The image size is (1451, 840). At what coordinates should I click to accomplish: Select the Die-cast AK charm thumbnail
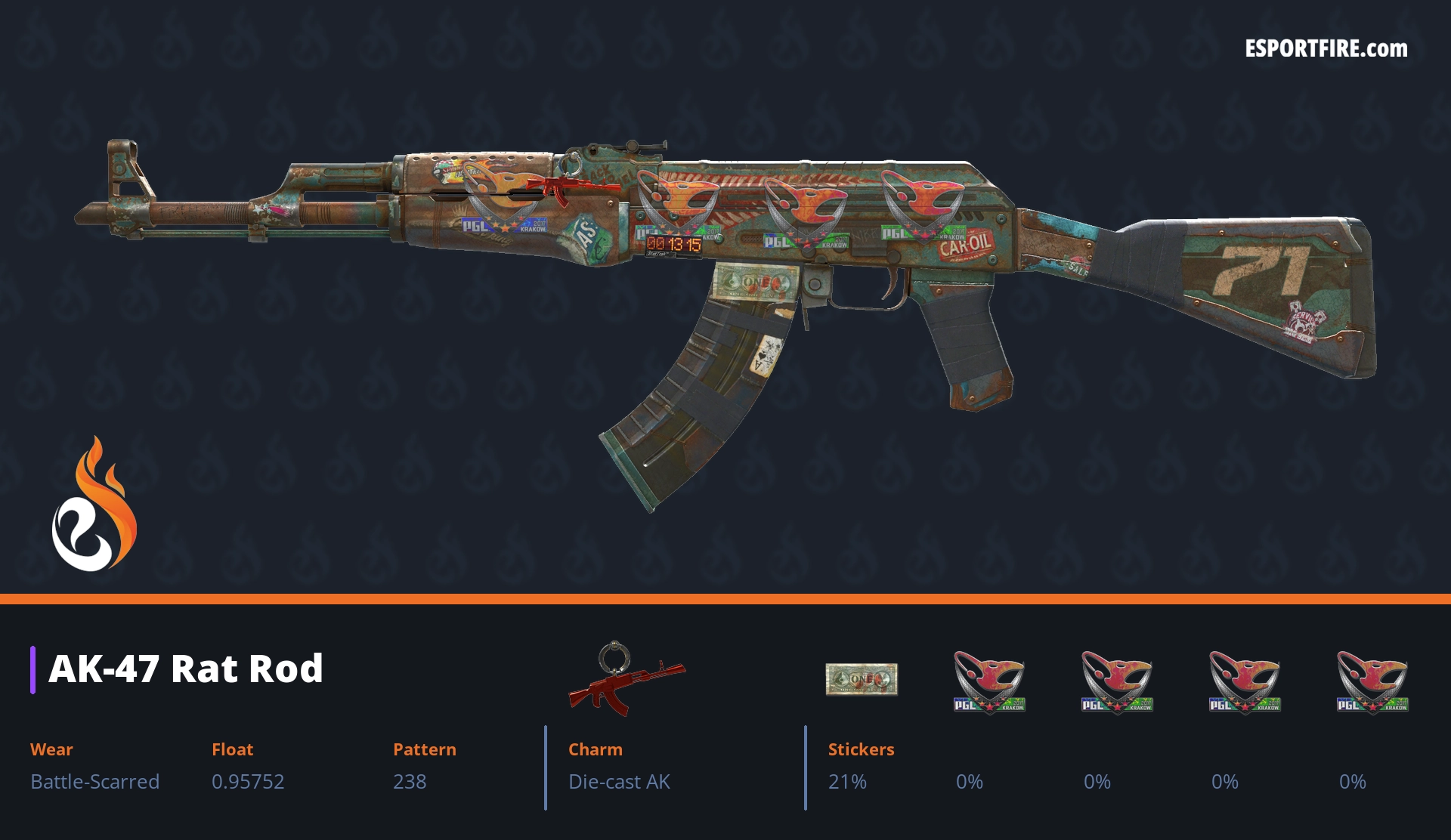pos(626,679)
